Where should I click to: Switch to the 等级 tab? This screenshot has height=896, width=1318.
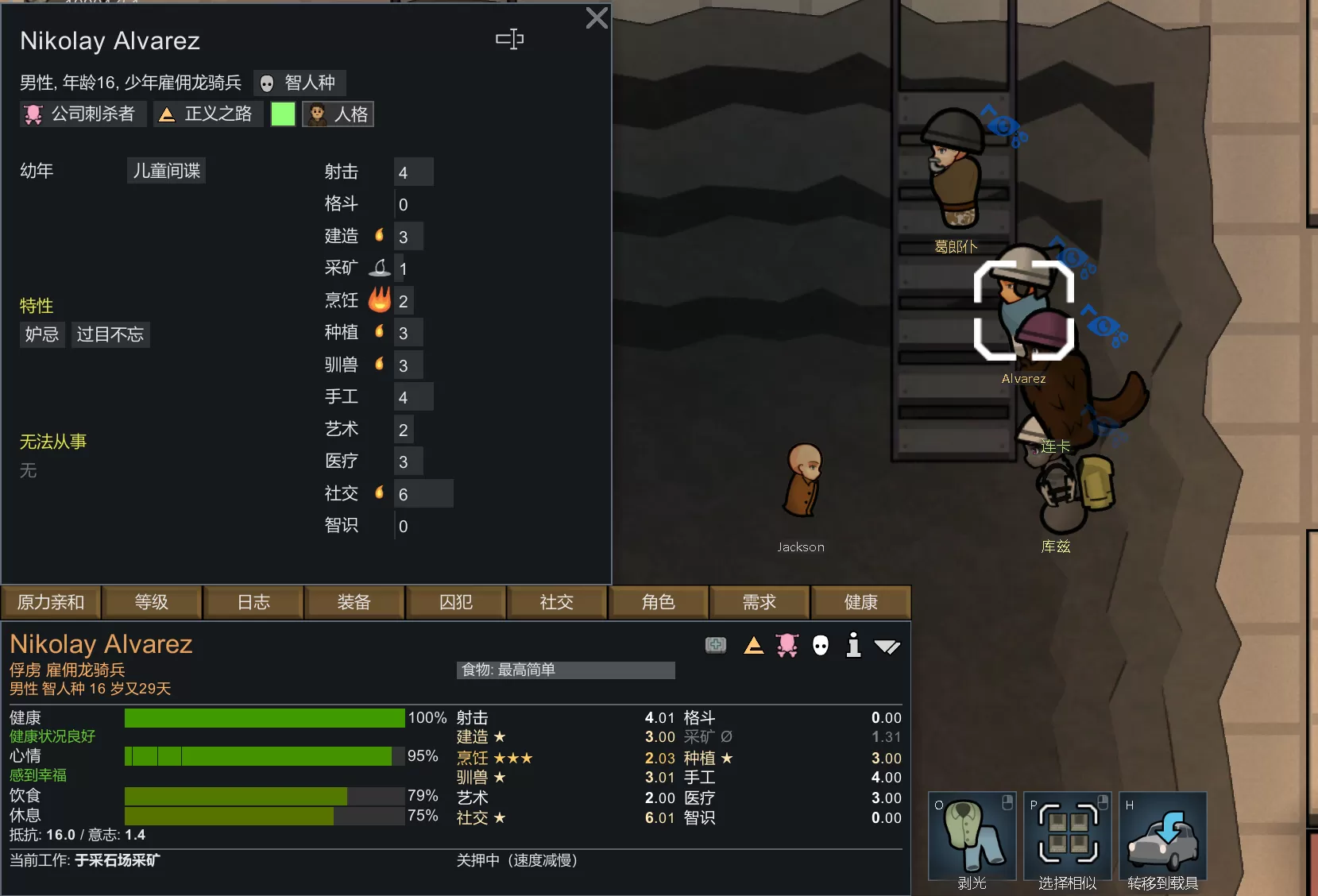pos(151,603)
